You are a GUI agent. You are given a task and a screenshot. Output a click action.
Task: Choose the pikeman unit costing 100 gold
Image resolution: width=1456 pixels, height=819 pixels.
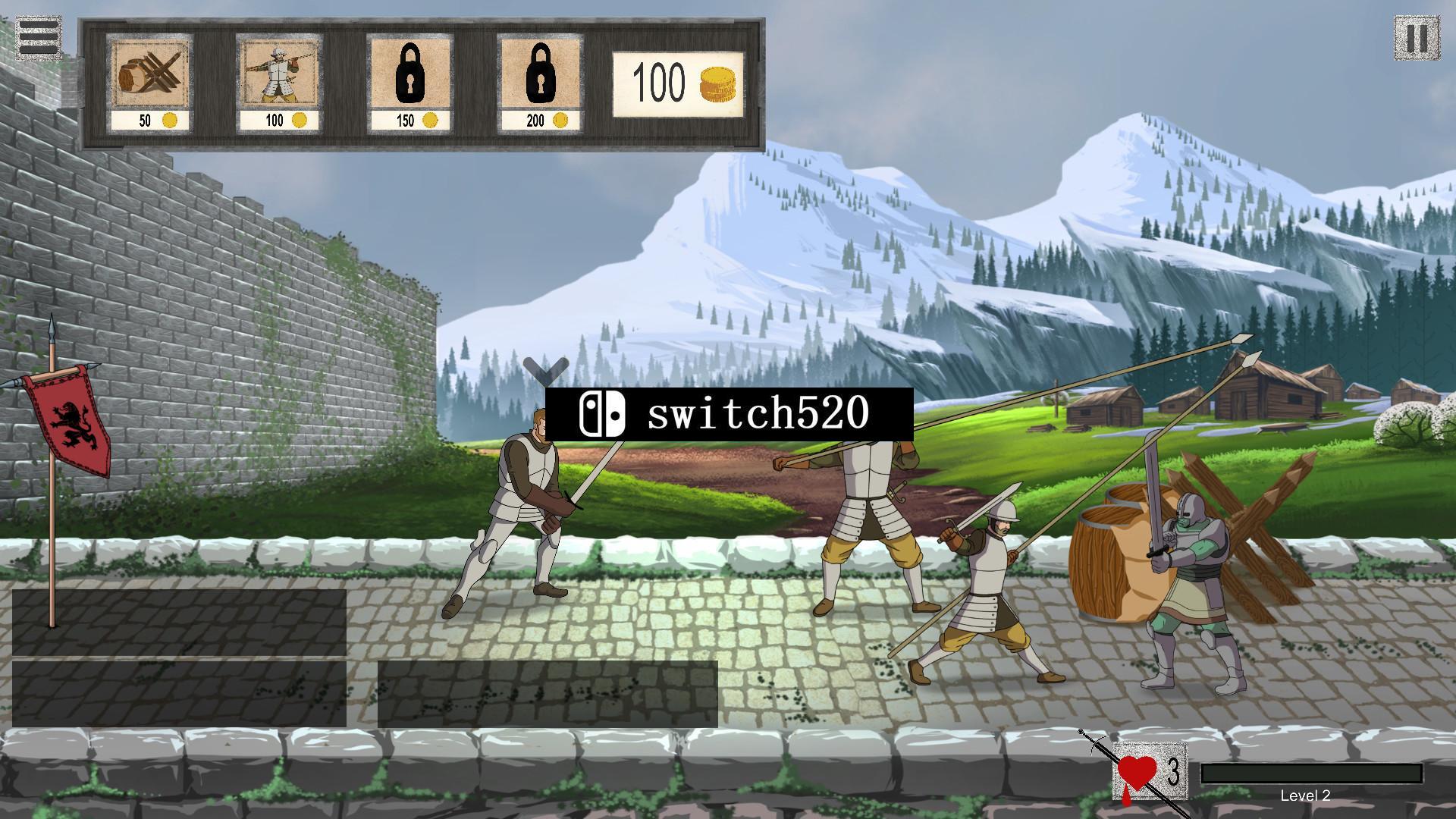(x=279, y=82)
